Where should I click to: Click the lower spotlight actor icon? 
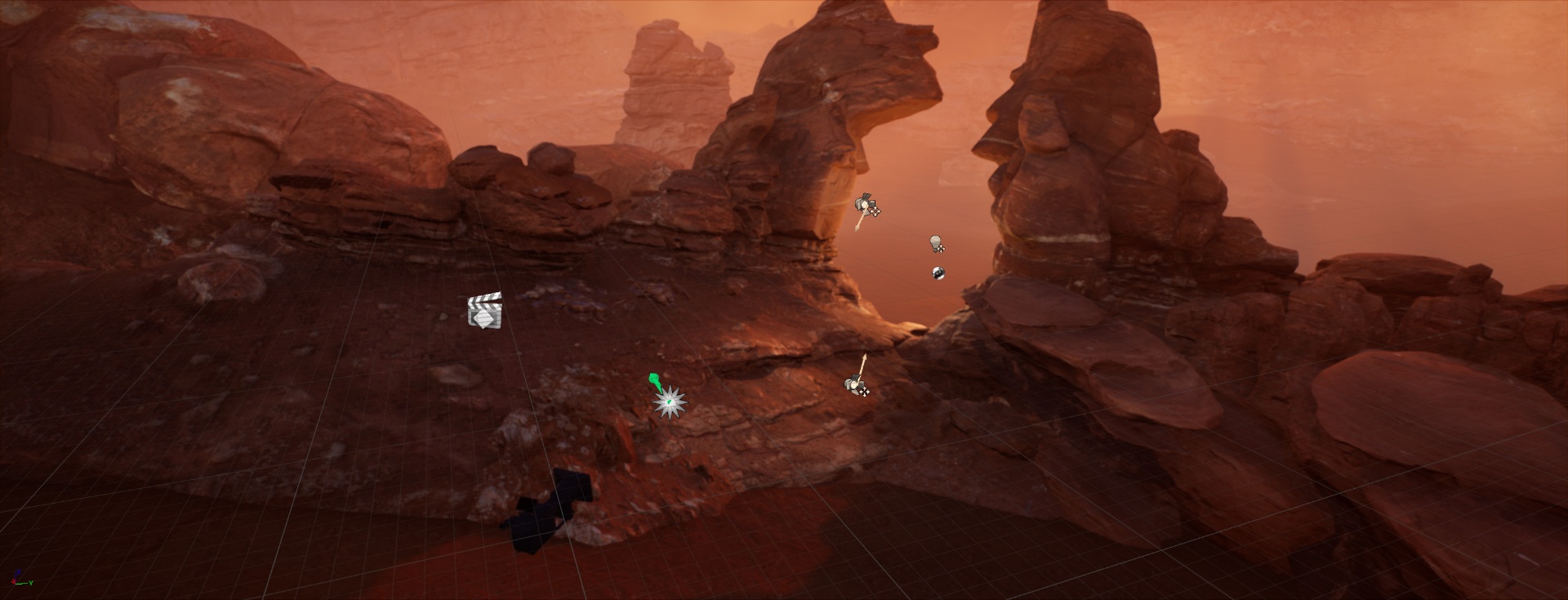point(855,384)
